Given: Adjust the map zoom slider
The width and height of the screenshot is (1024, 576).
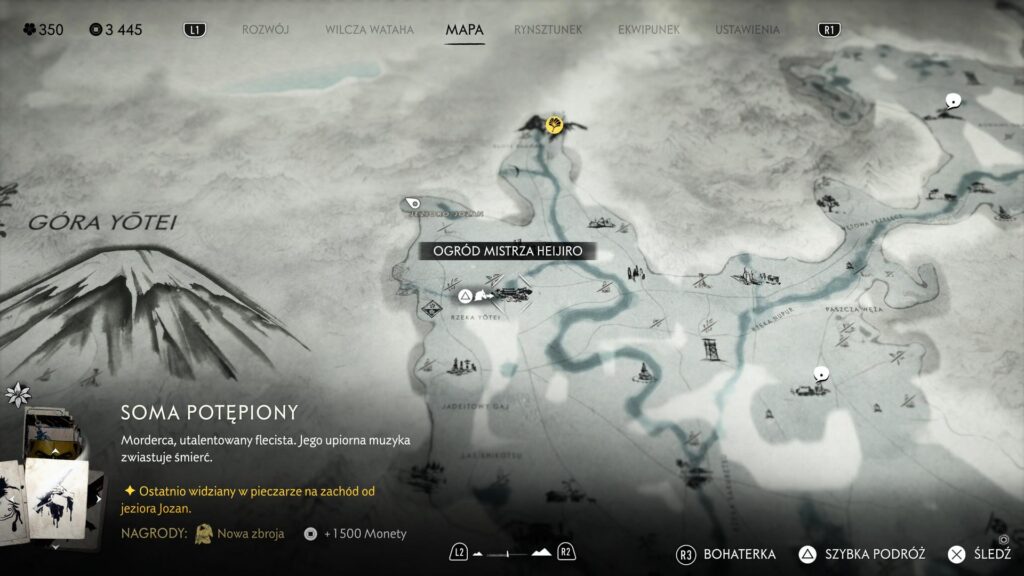Looking at the screenshot, I should pos(511,552).
